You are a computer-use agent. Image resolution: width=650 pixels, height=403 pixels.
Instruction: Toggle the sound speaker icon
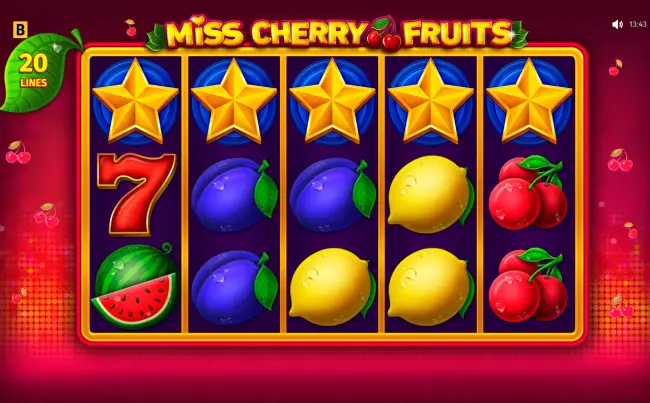pos(617,24)
